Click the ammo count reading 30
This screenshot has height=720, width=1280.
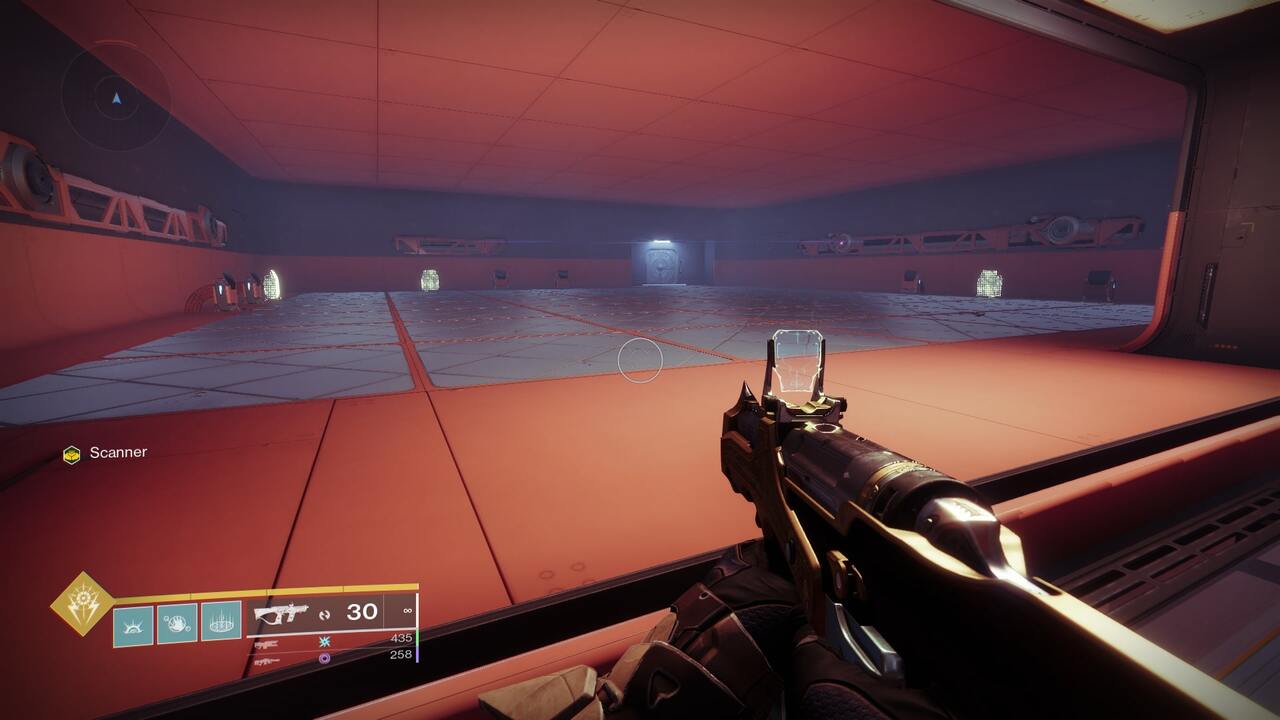pos(361,611)
